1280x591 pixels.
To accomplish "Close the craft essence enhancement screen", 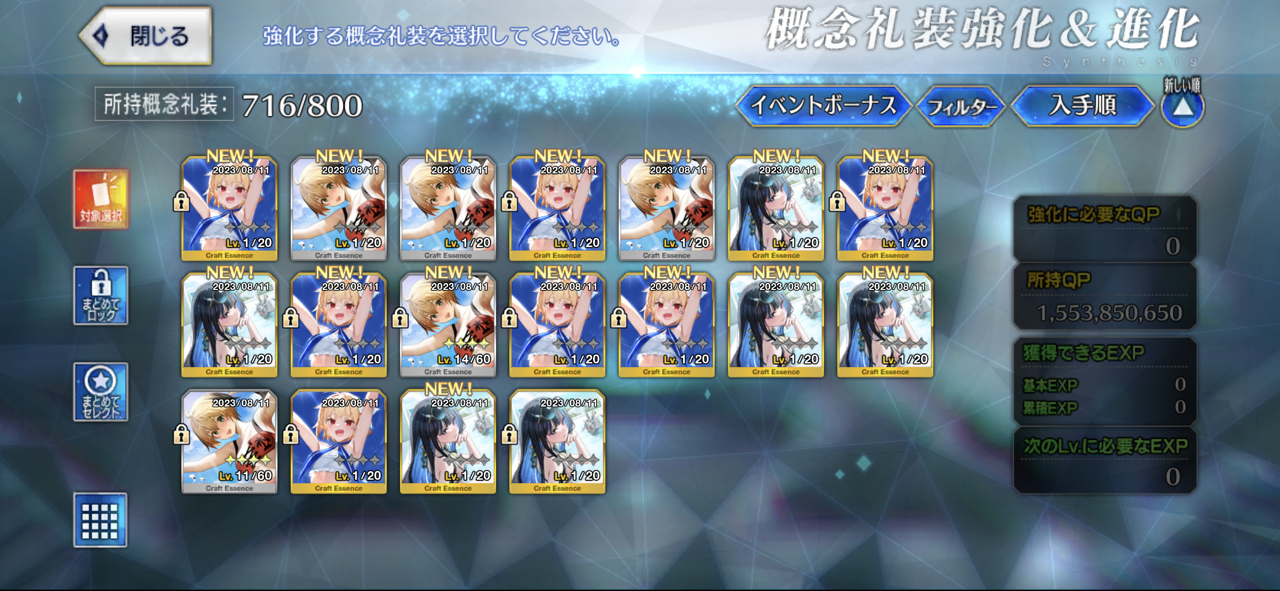I will click(146, 36).
